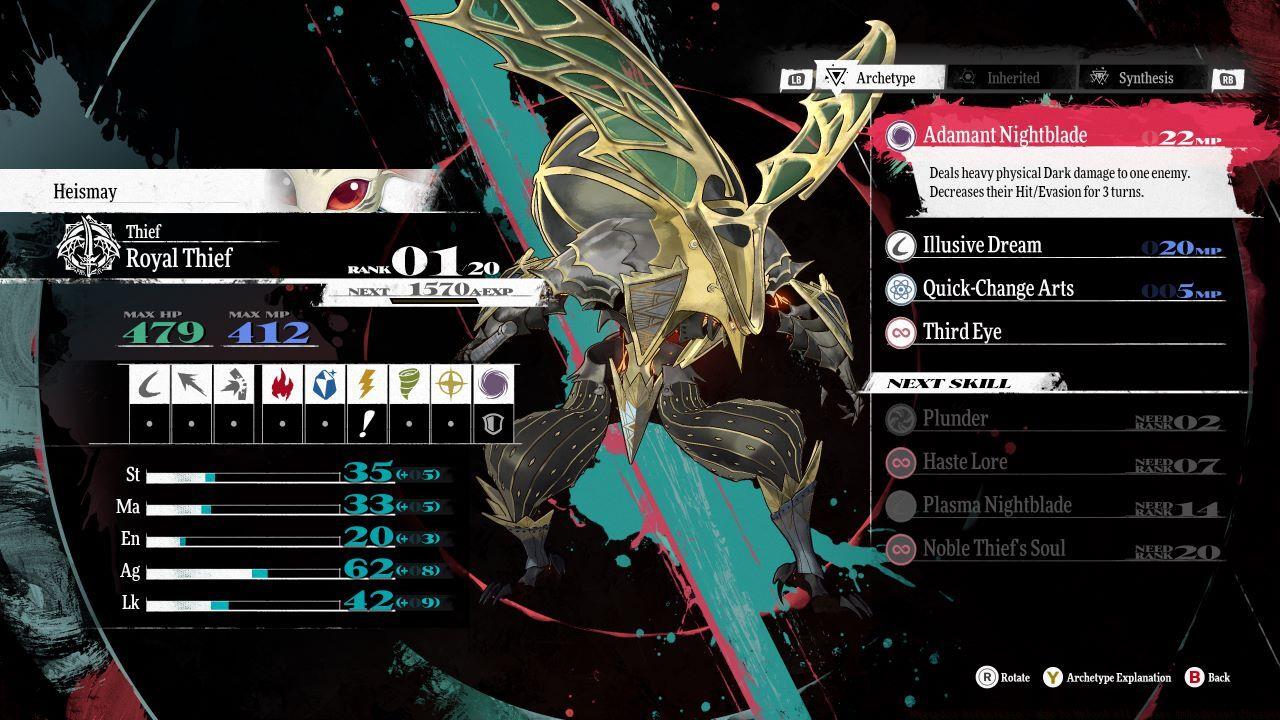Expand the locked Plunder skill entry
This screenshot has height=720, width=1280.
(955, 419)
